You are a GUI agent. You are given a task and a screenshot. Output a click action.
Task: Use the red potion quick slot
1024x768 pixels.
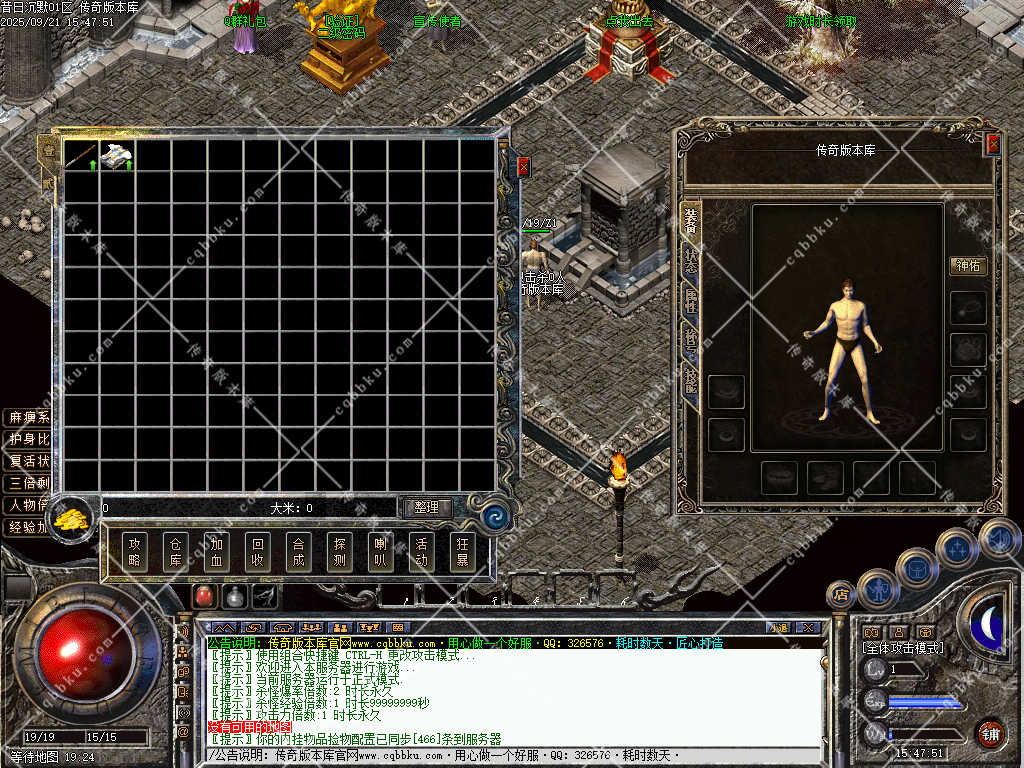pos(204,597)
